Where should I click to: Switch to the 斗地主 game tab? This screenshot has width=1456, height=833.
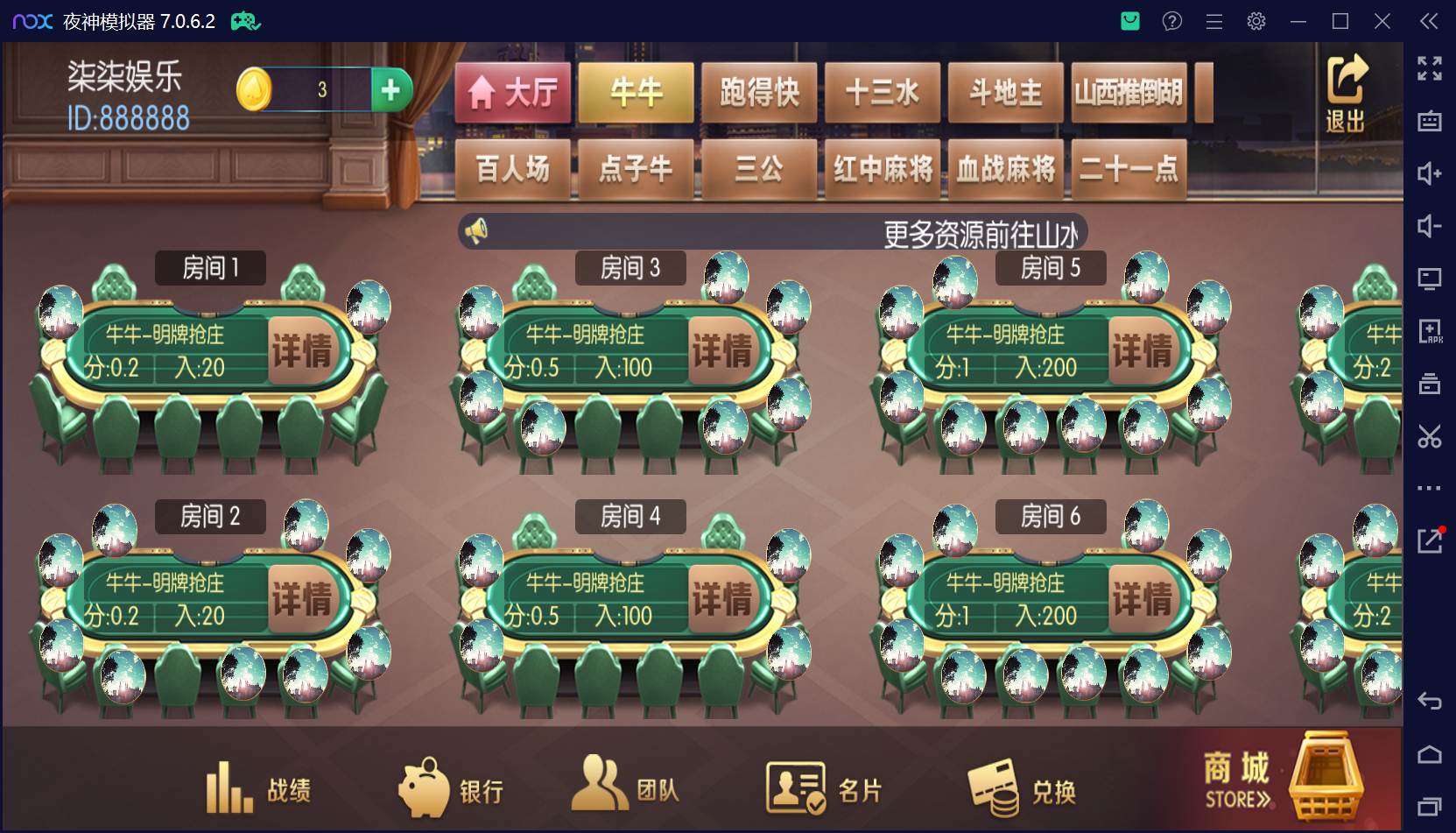point(1005,92)
